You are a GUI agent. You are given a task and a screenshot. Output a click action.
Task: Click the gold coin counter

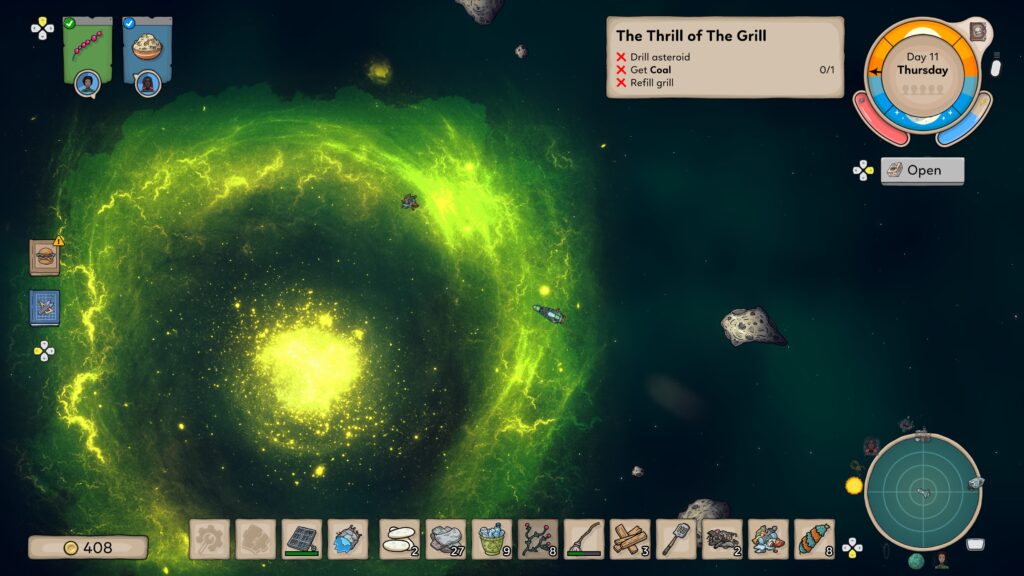88,547
